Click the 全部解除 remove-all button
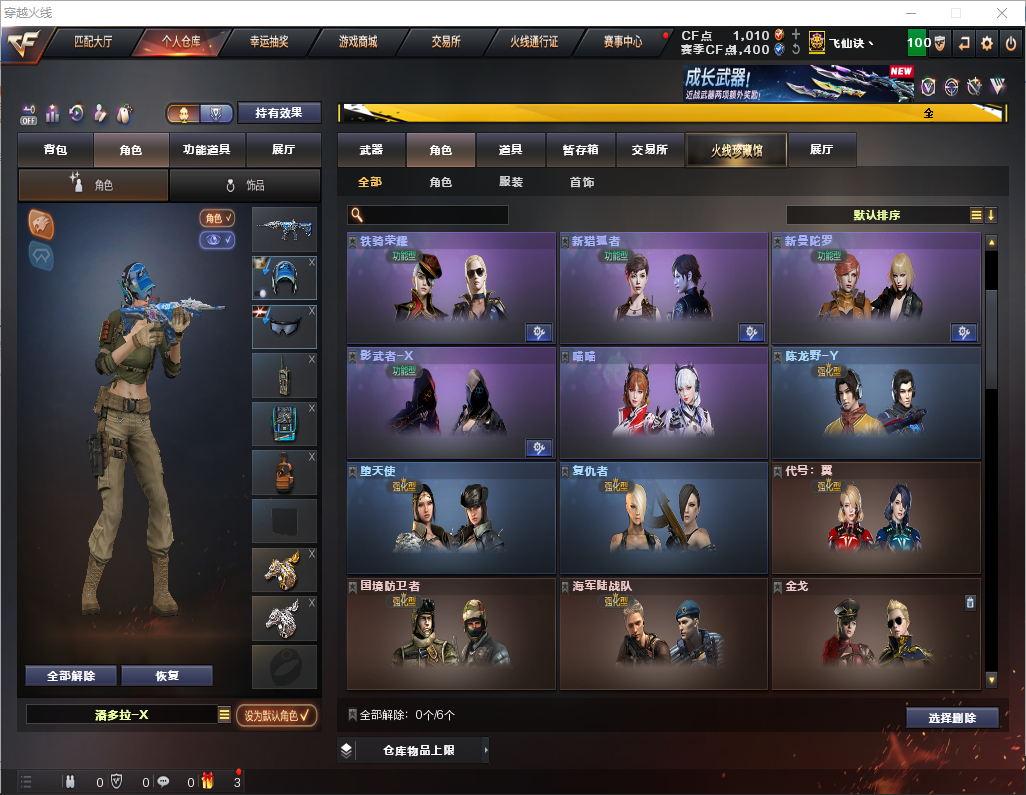 (x=71, y=676)
